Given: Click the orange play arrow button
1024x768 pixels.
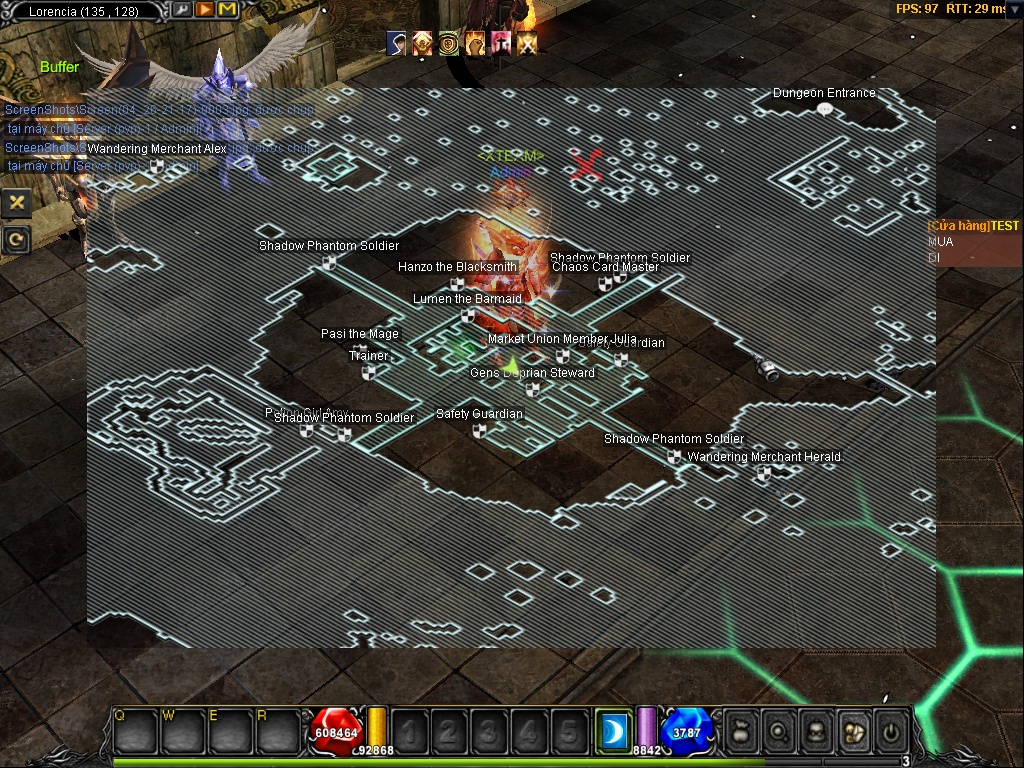Looking at the screenshot, I should [x=204, y=10].
